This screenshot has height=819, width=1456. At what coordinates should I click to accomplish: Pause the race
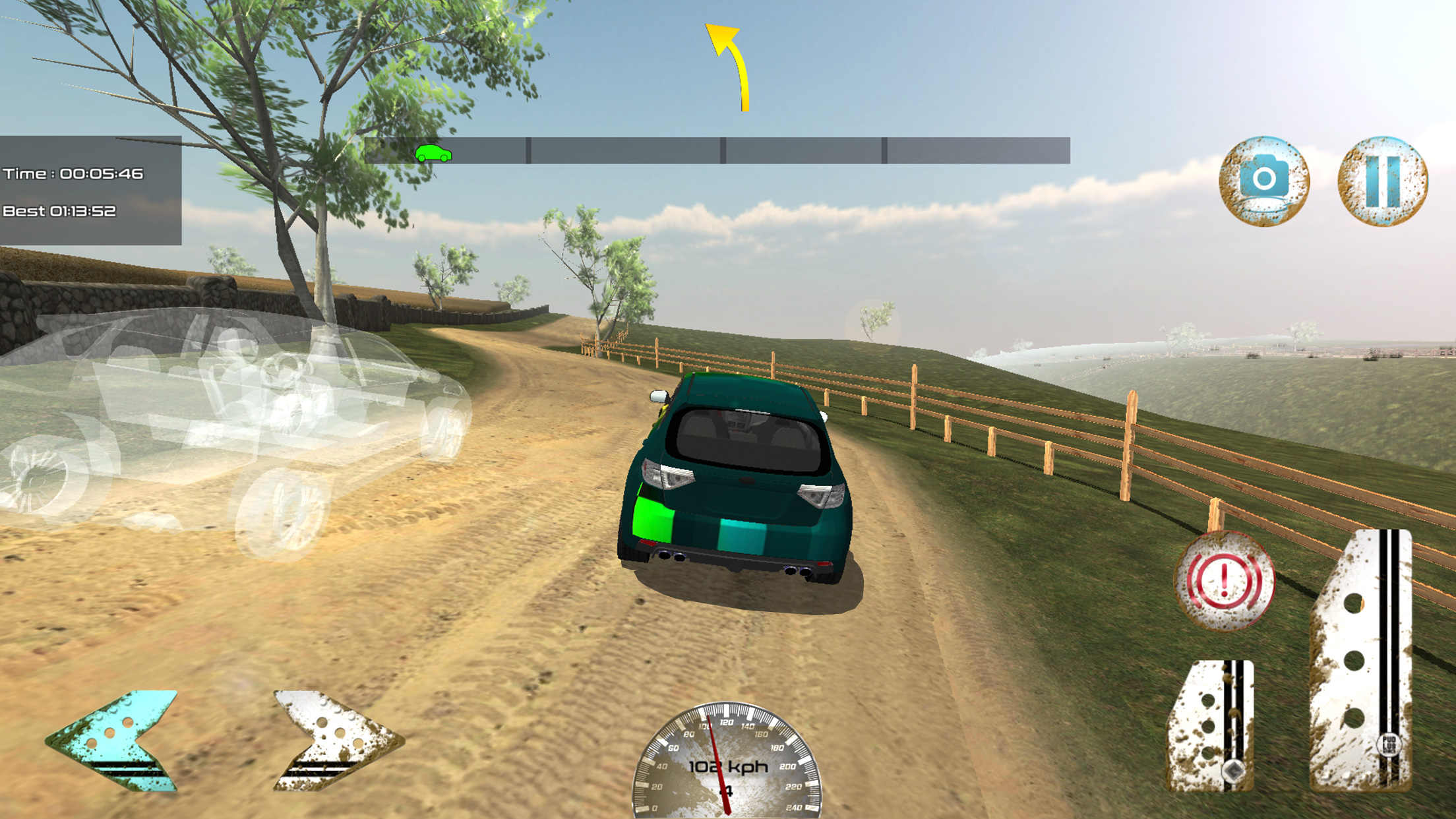tap(1382, 181)
